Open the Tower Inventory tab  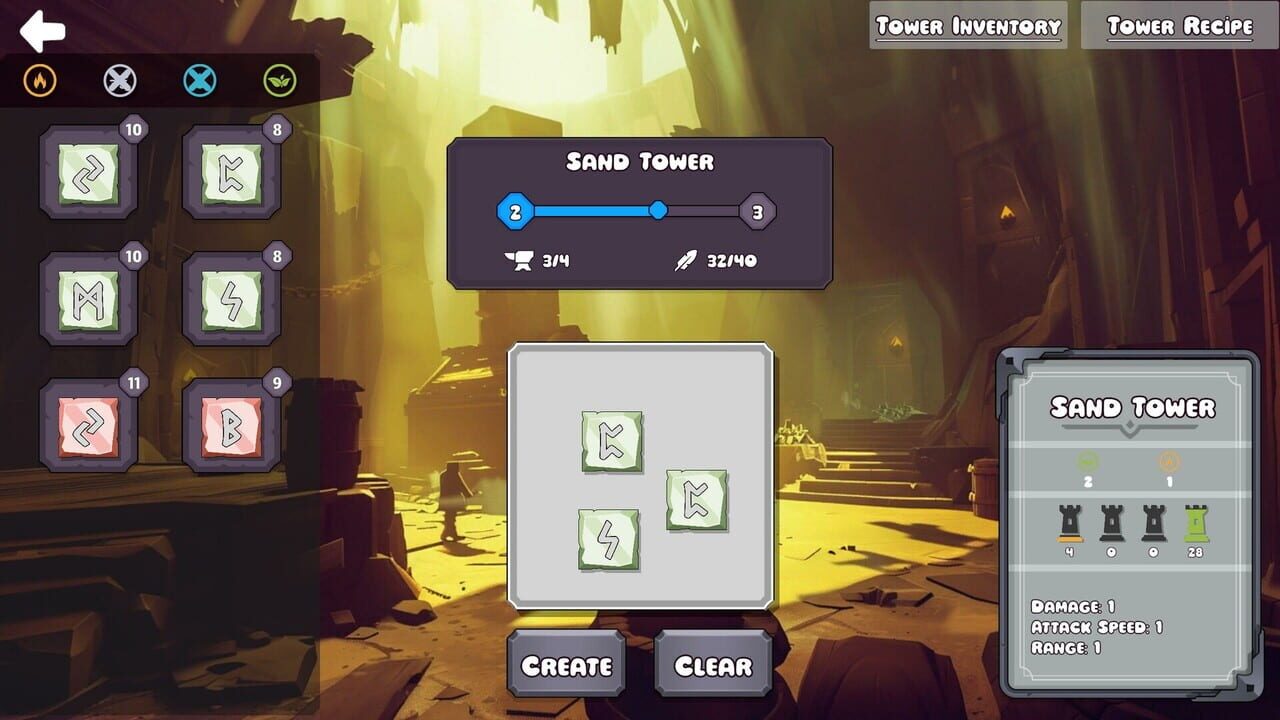click(967, 25)
